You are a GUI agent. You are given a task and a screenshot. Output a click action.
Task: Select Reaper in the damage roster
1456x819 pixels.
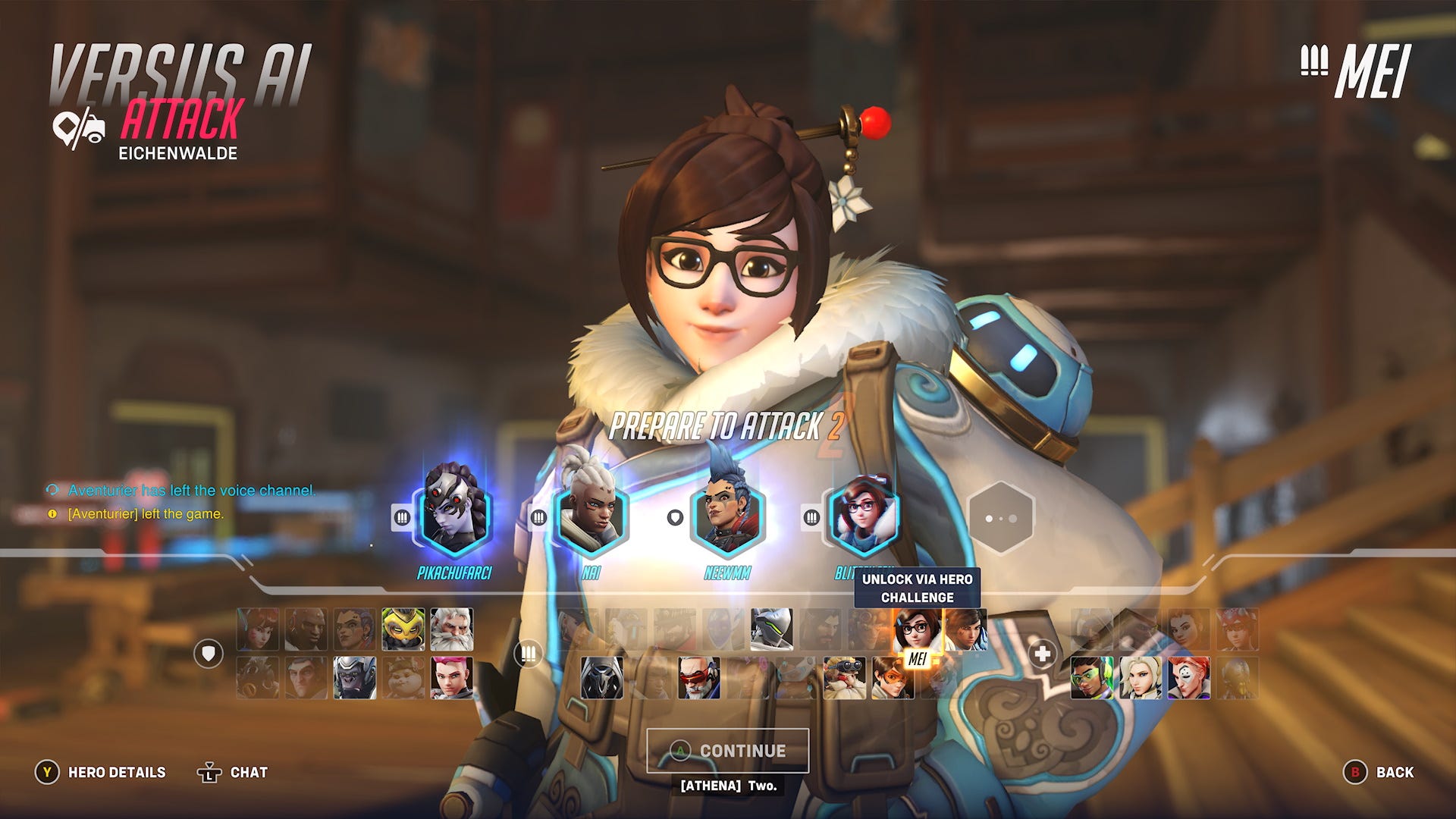(602, 678)
